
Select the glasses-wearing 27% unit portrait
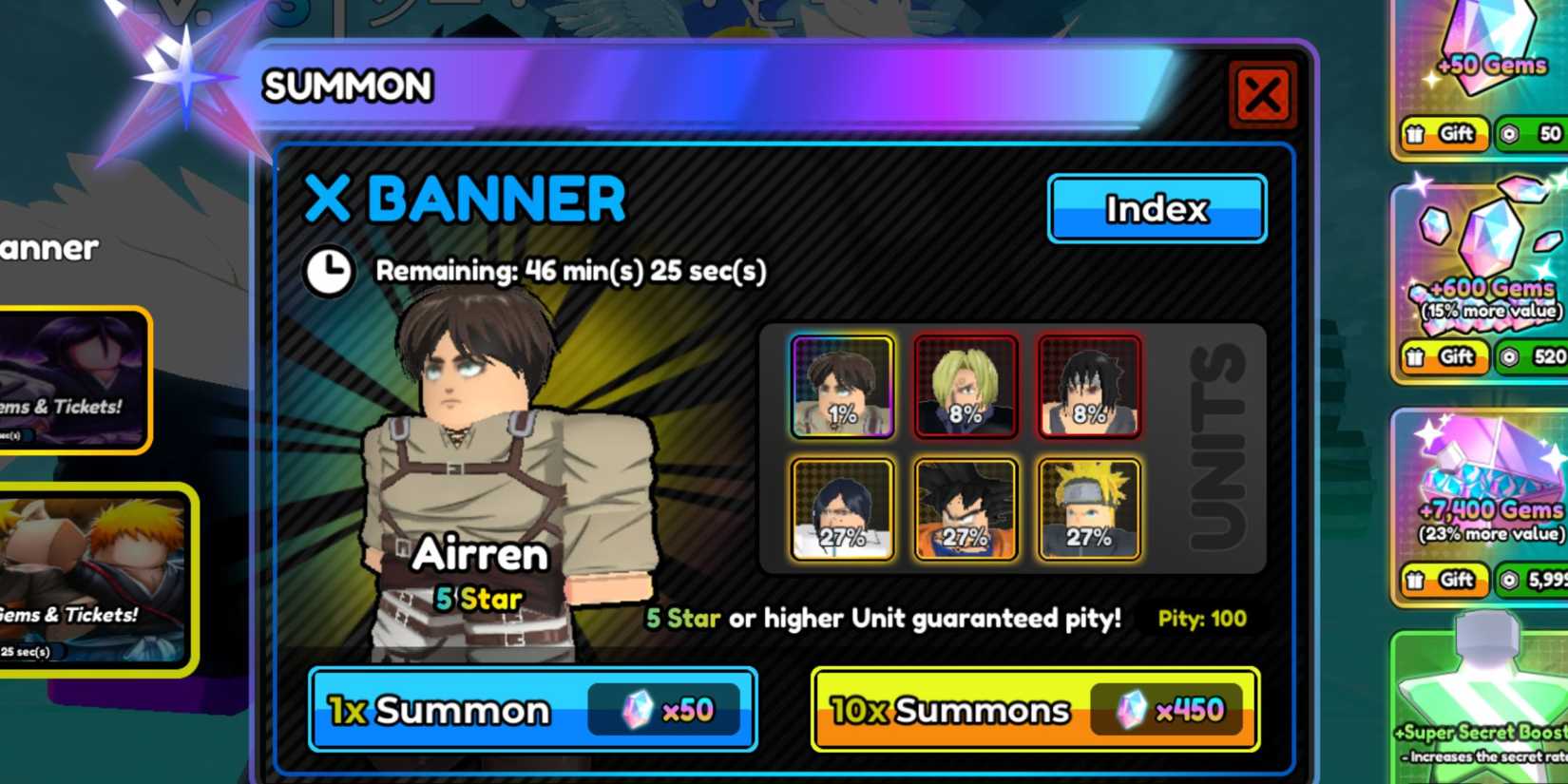tap(840, 510)
